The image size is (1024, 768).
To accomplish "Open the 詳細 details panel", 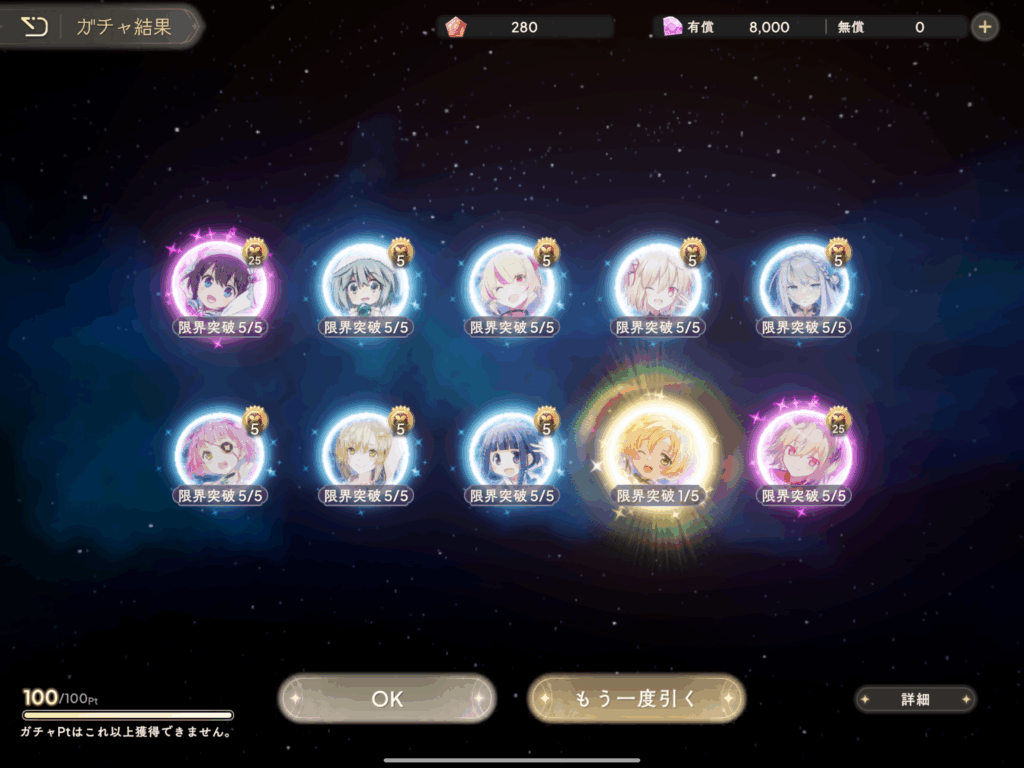I will click(x=915, y=700).
